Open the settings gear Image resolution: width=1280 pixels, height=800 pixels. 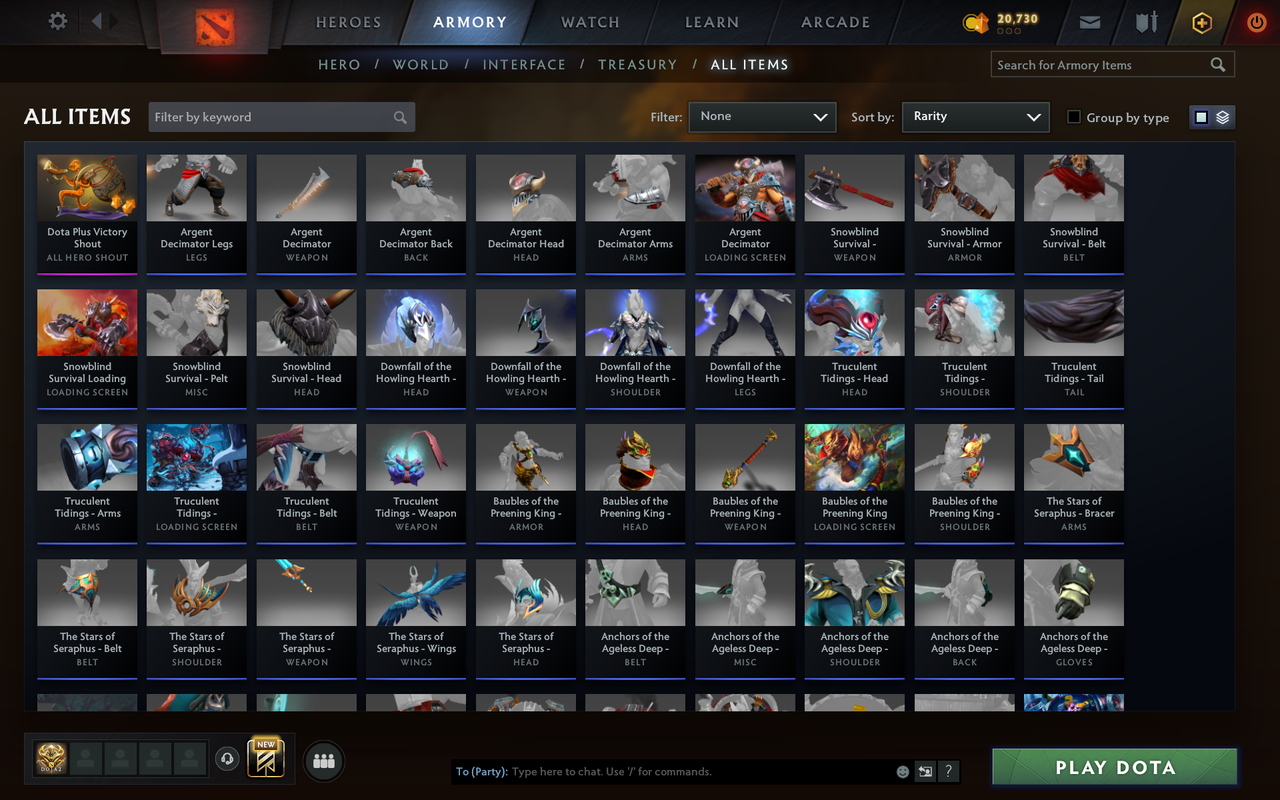(57, 21)
